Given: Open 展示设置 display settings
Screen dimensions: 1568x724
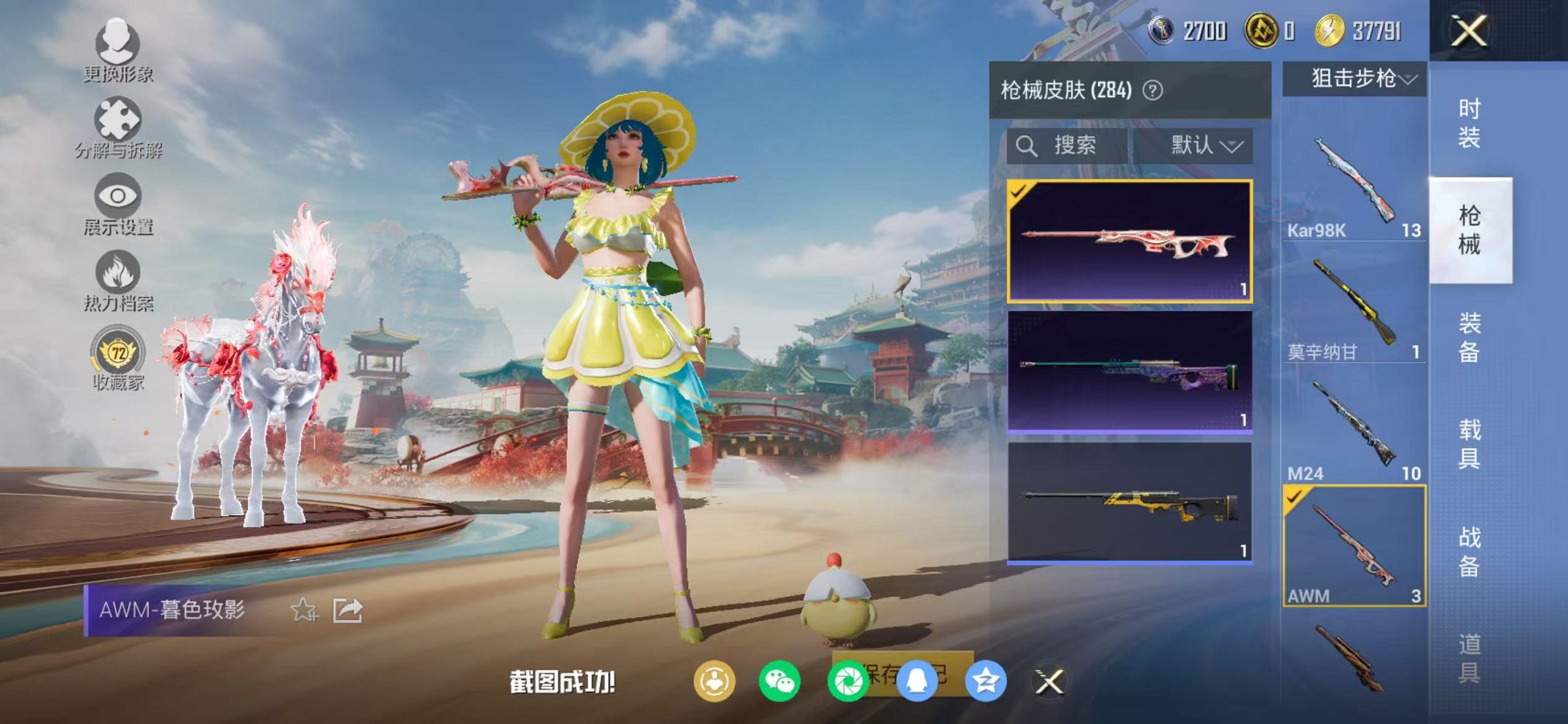Looking at the screenshot, I should pos(118,197).
